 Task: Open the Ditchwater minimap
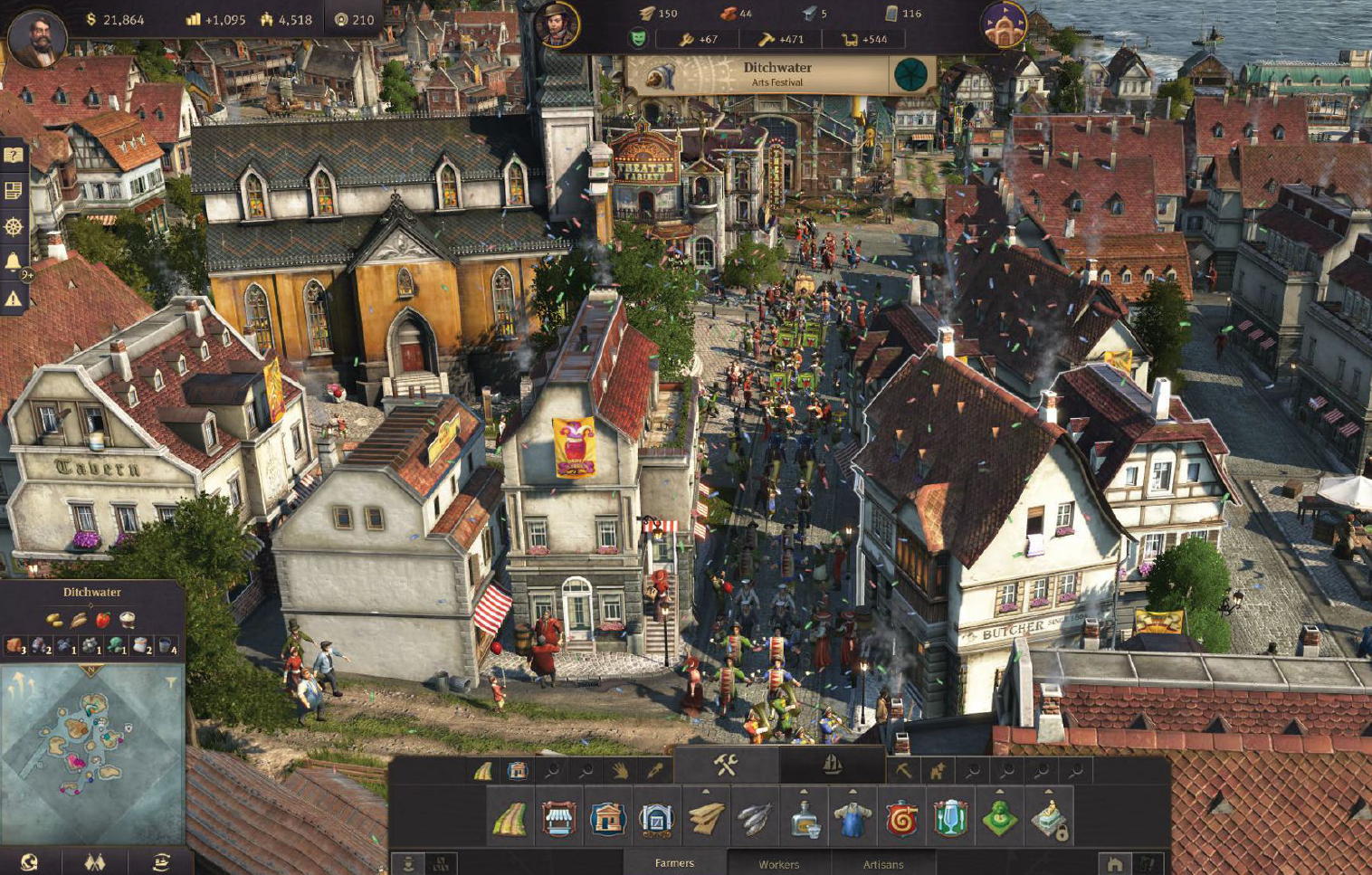pos(92,740)
